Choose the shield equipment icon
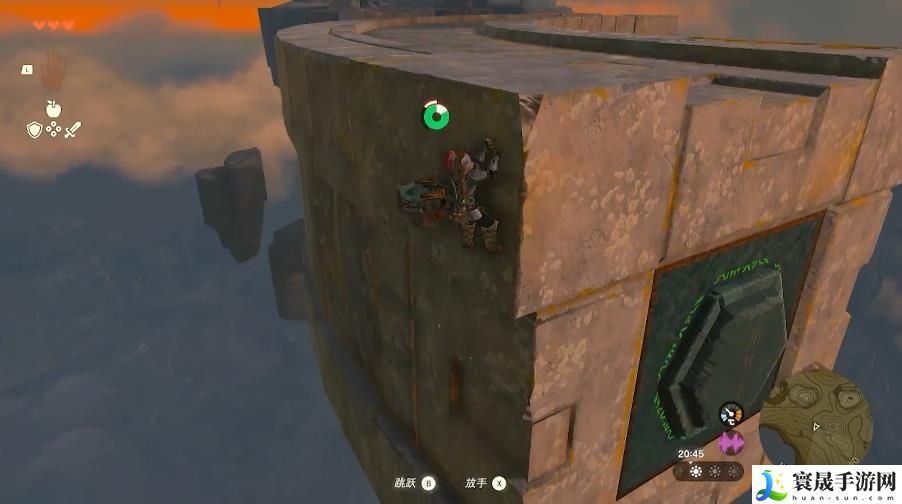902x504 pixels. pos(34,129)
